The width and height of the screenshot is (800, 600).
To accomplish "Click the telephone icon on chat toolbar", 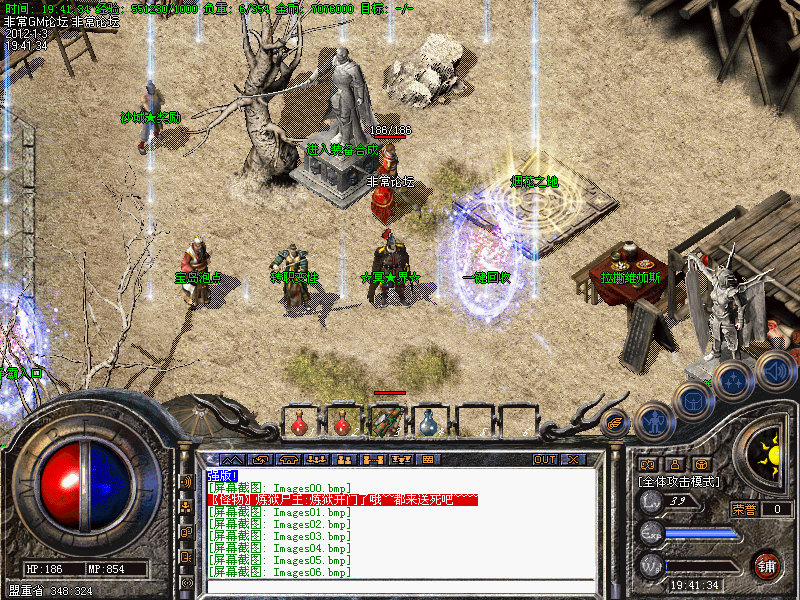I will [x=290, y=460].
